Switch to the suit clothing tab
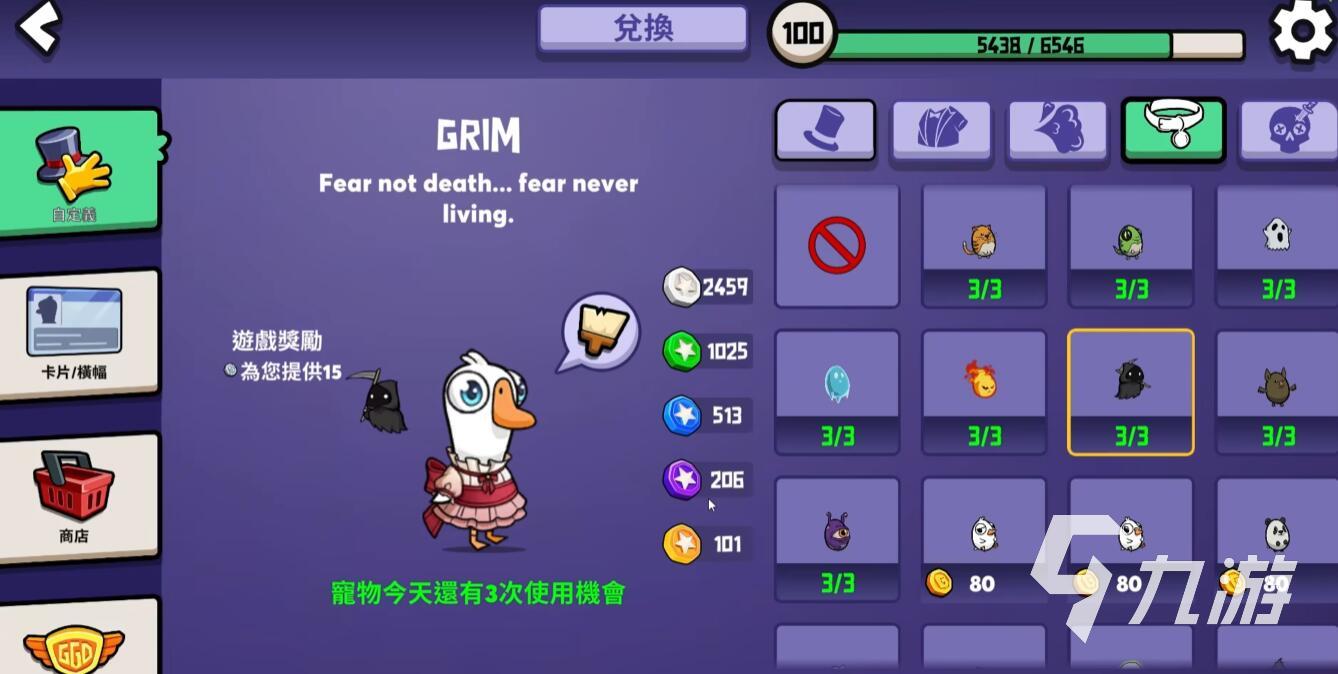The image size is (1338, 674). pyautogui.click(x=941, y=130)
